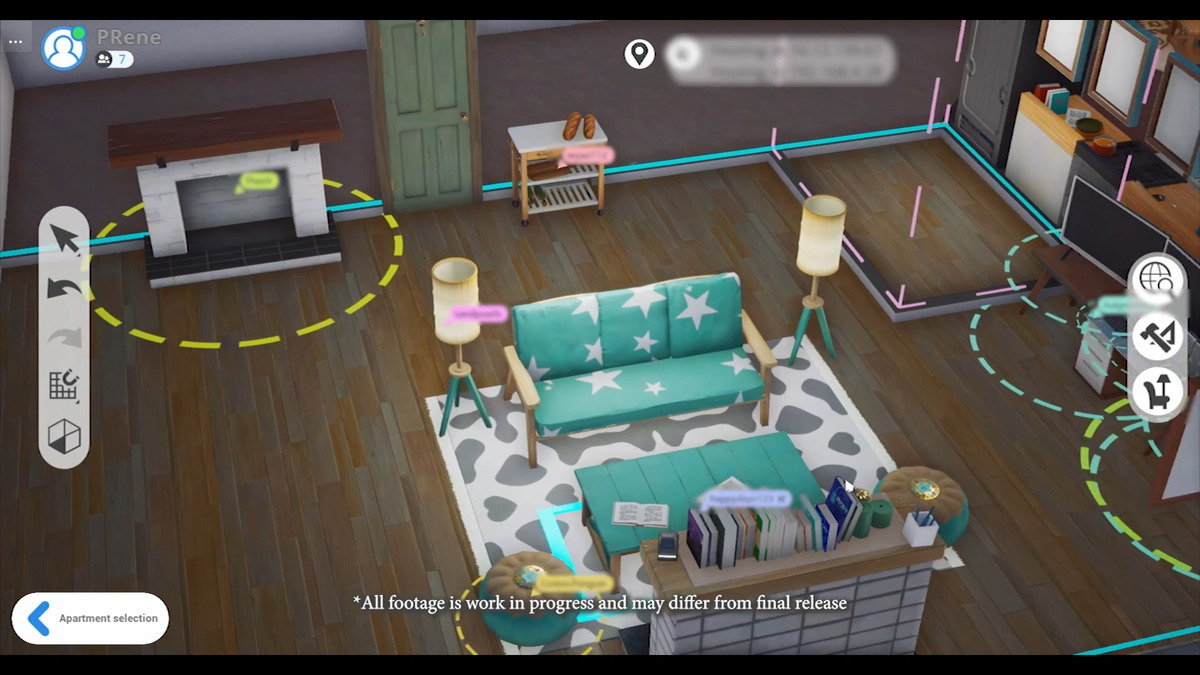Click the cube view icon

[x=65, y=436]
